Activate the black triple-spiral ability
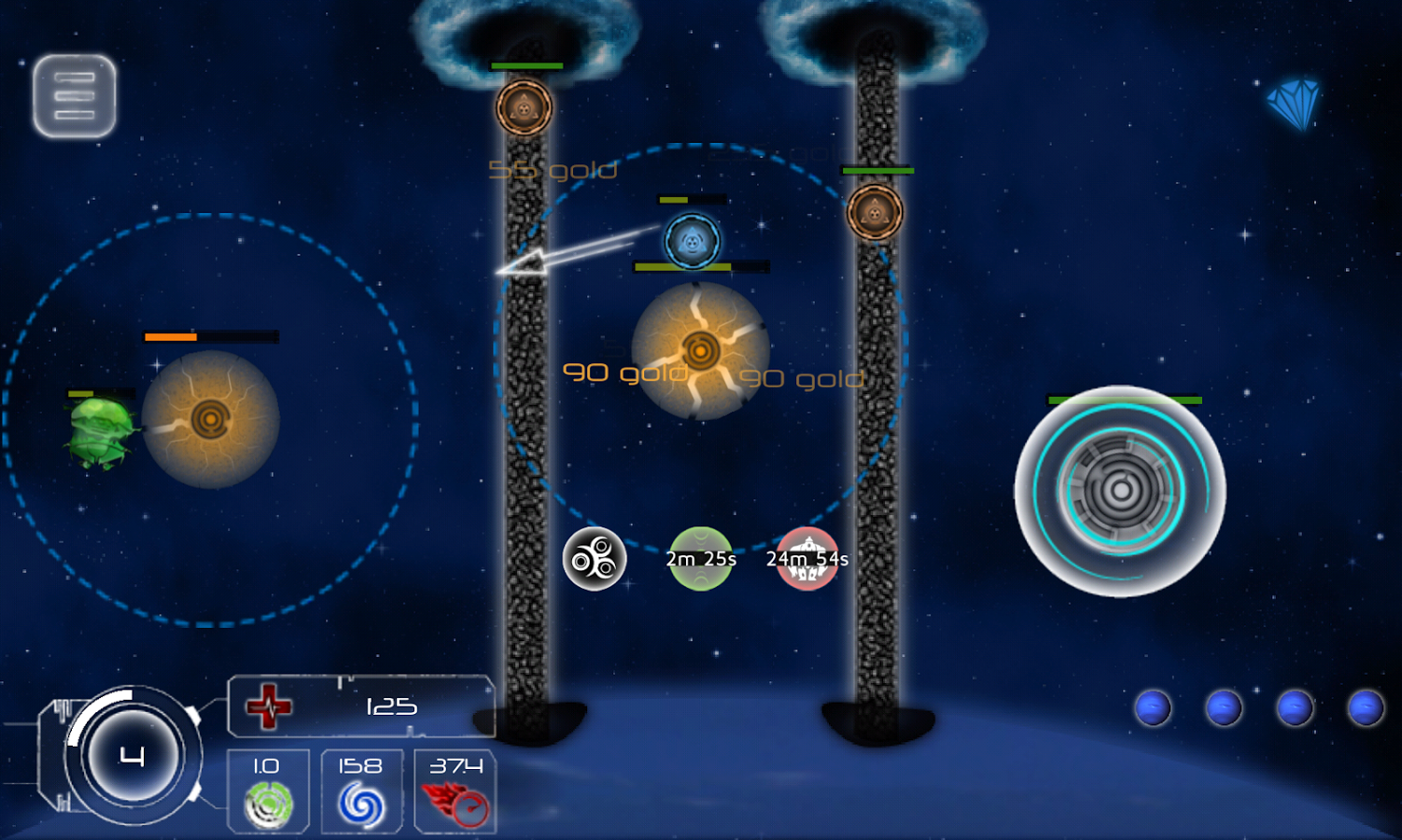The image size is (1402, 840). click(x=595, y=559)
